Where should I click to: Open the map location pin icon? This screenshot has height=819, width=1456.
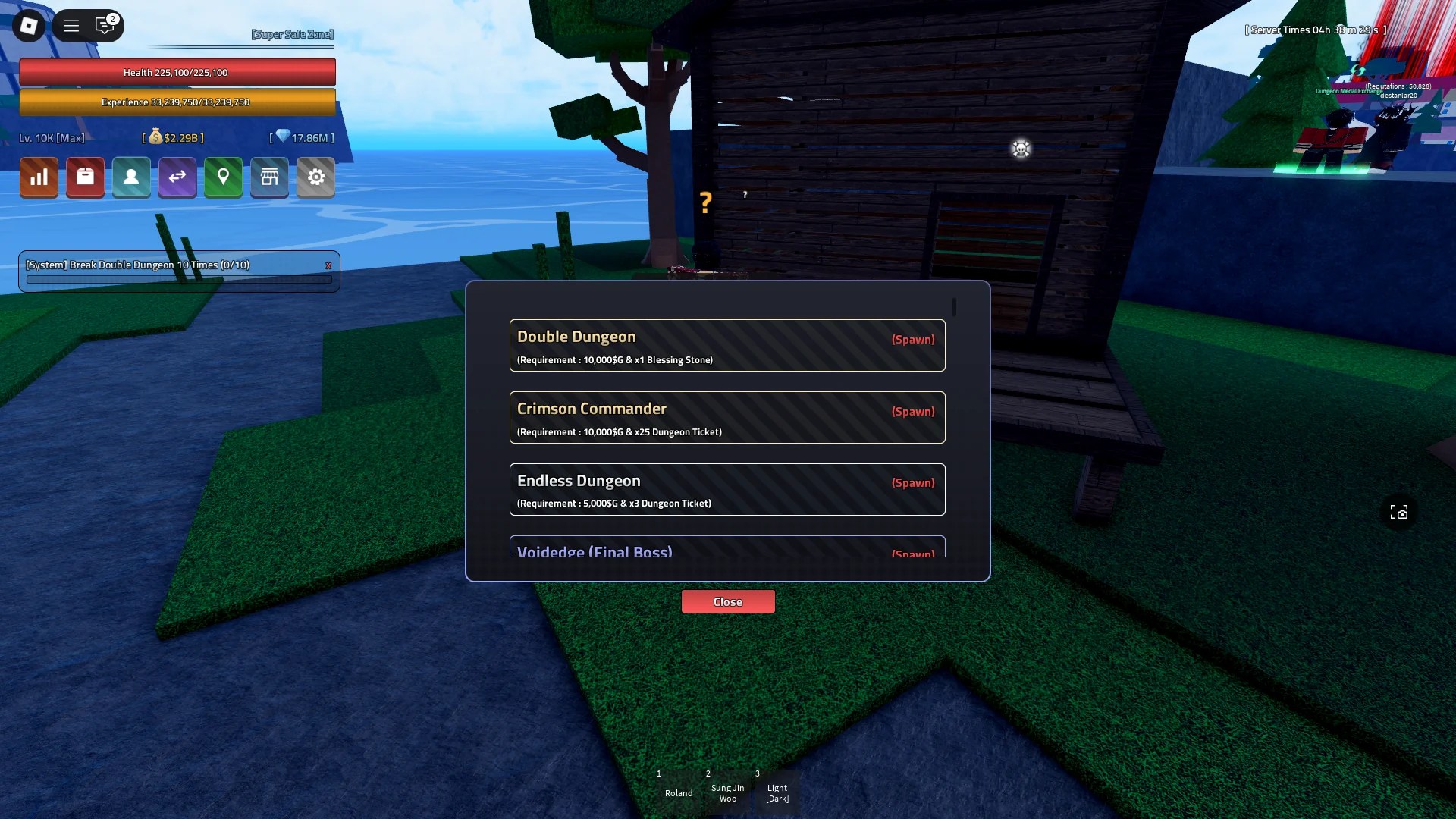coord(223,177)
